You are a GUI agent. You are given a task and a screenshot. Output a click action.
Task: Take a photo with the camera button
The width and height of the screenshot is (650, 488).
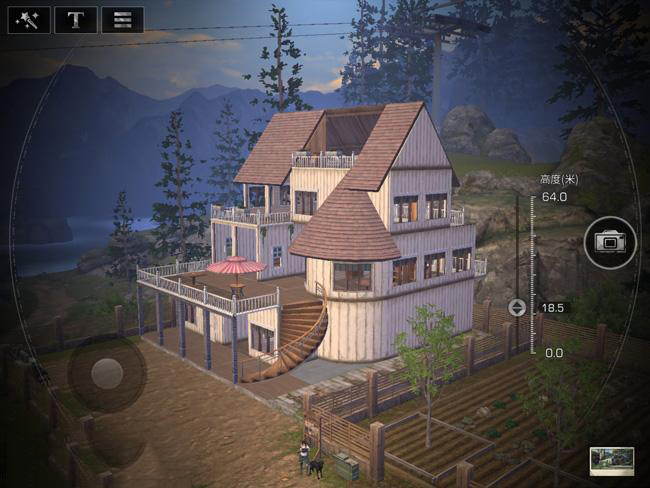[609, 242]
